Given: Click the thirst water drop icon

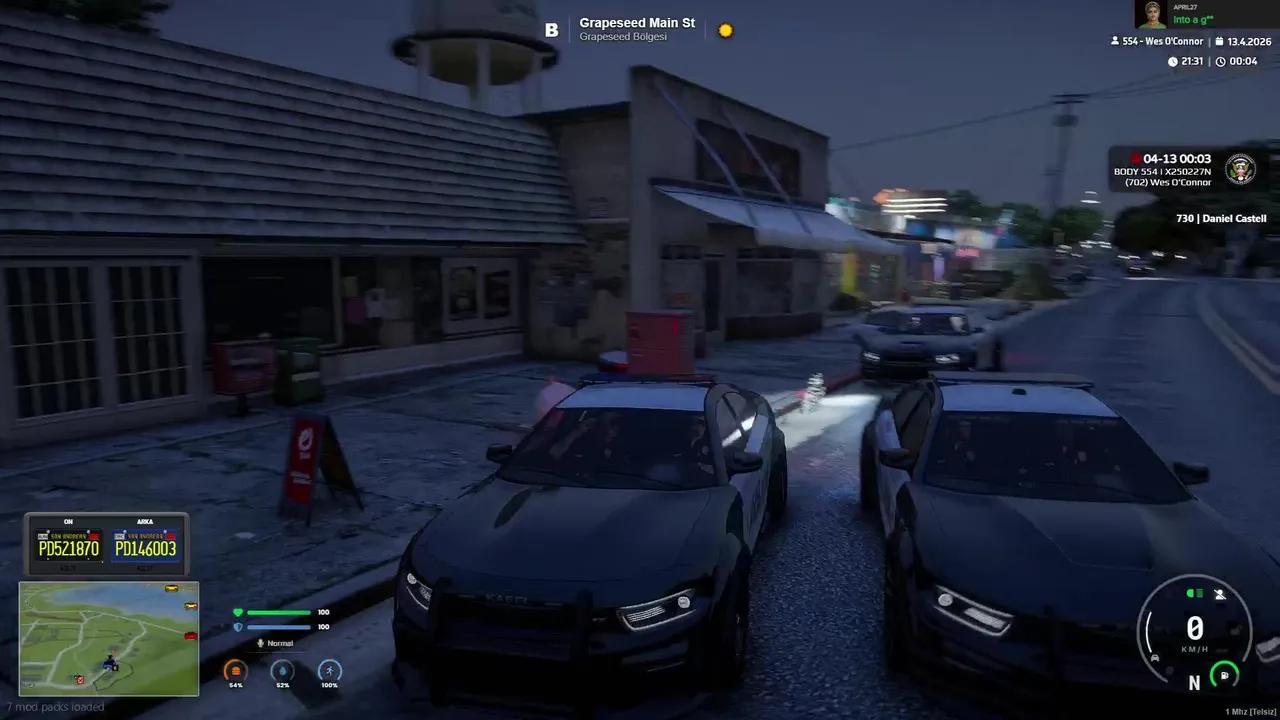Looking at the screenshot, I should [283, 671].
